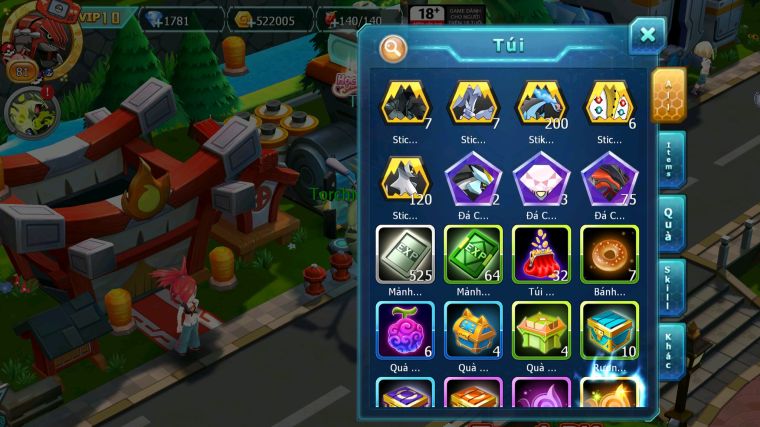Screen dimensions: 760x427
Task: Add gold using the coin counter plus
Action: click(x=272, y=20)
